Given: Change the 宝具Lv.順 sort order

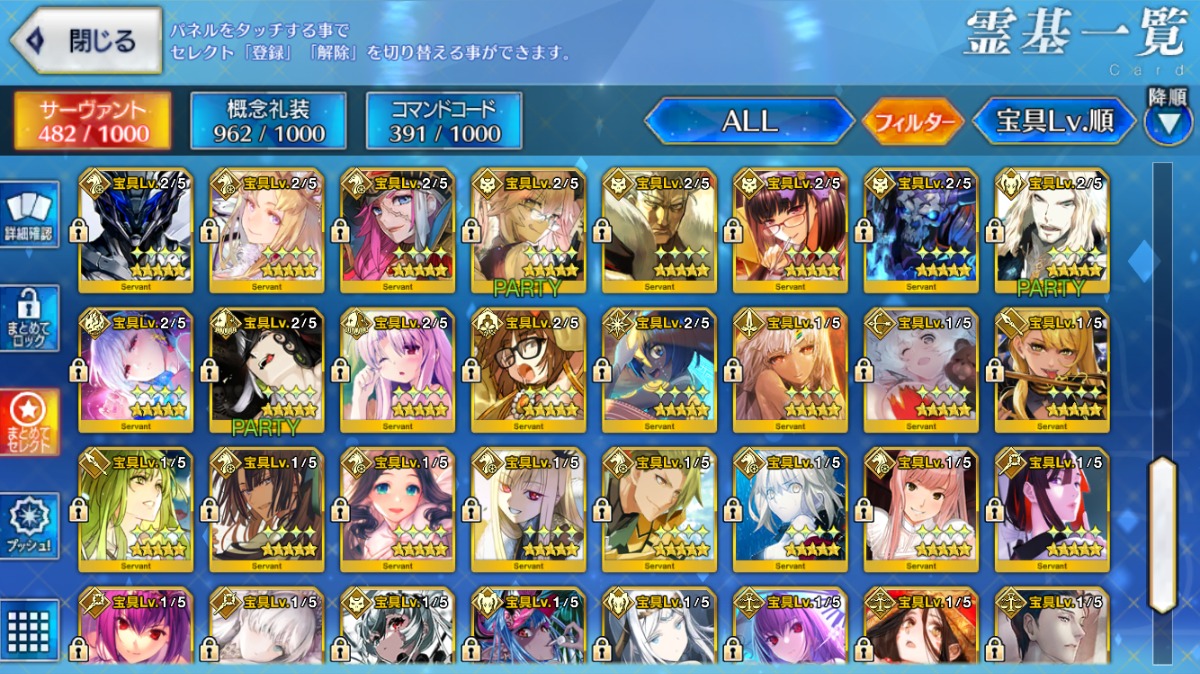Looking at the screenshot, I should tap(1054, 121).
